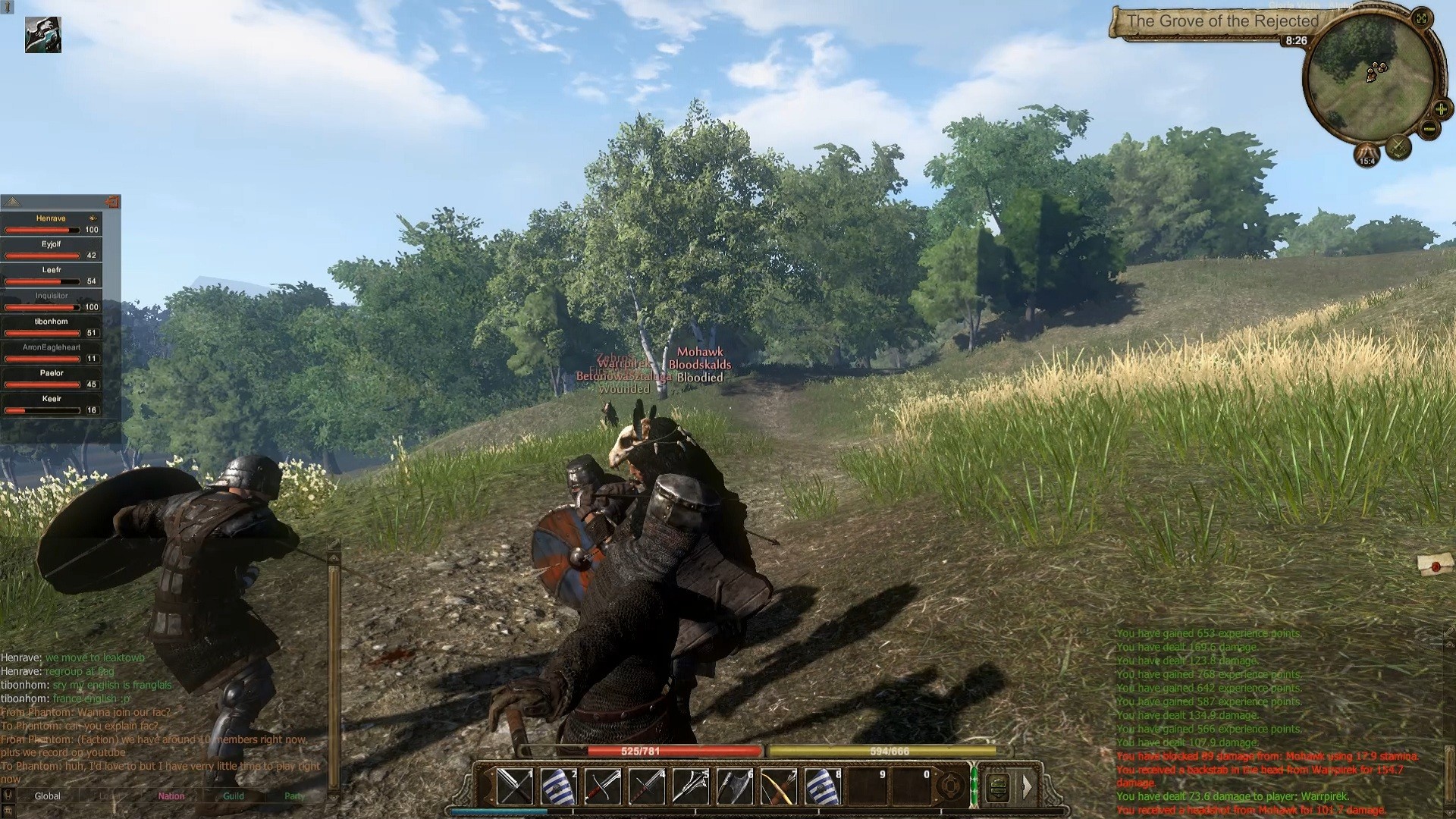Zoom in the minimap with plus button
This screenshot has width=1456, height=819.
coord(1440,109)
